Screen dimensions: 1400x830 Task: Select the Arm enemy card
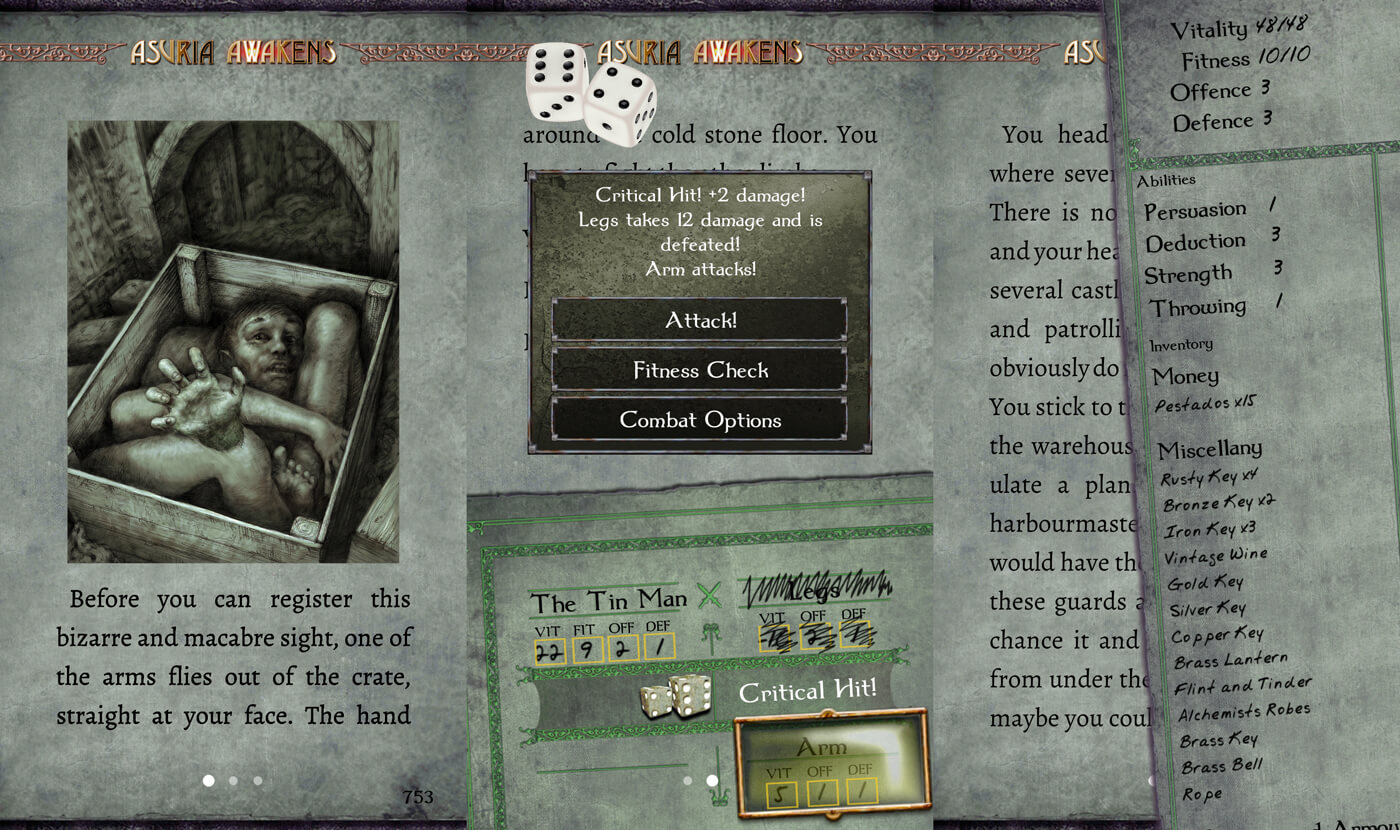832,763
